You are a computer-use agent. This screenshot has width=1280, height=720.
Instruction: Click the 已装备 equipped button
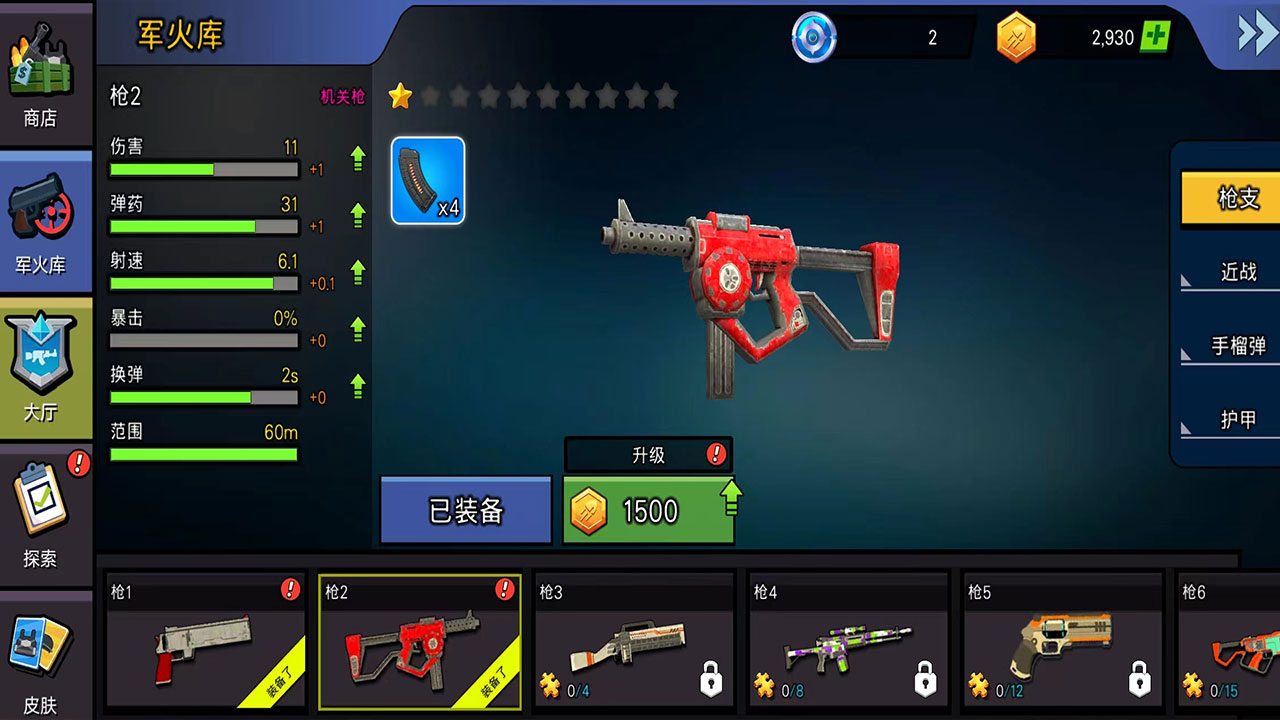[x=466, y=511]
